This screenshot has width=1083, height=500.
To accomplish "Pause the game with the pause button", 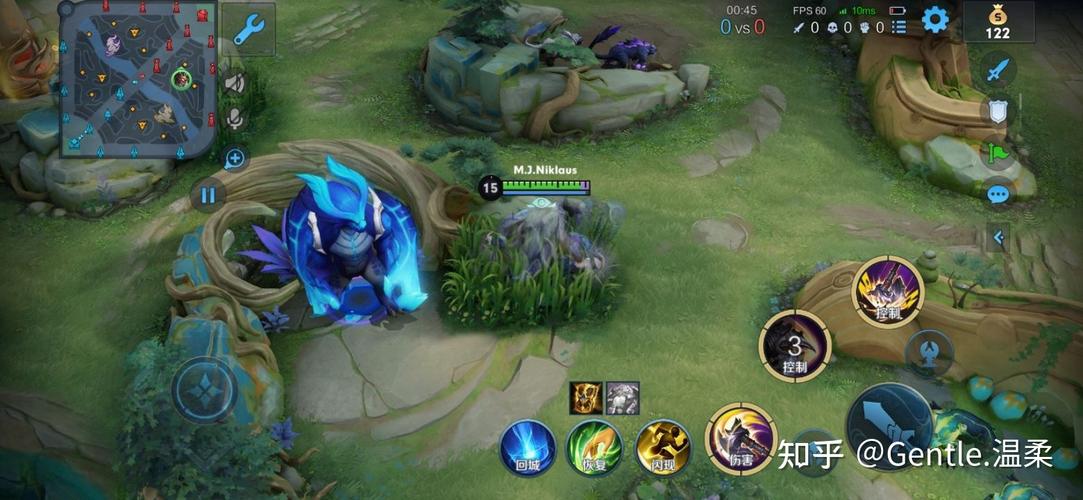I will [207, 195].
